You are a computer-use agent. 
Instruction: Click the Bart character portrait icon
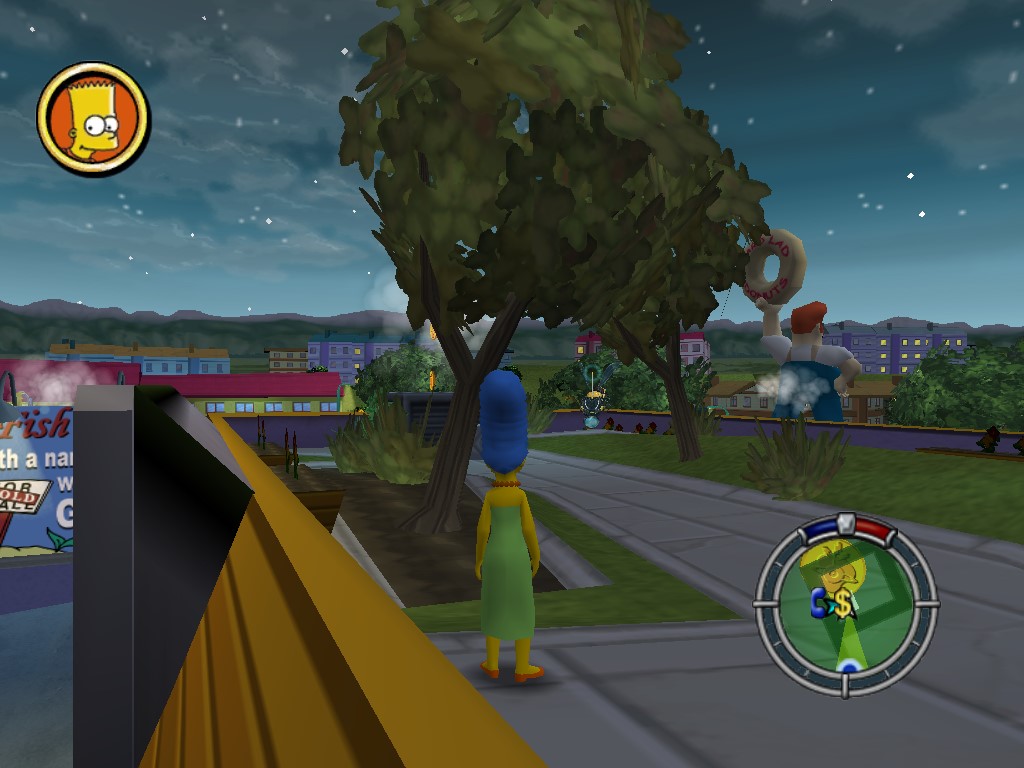point(93,118)
